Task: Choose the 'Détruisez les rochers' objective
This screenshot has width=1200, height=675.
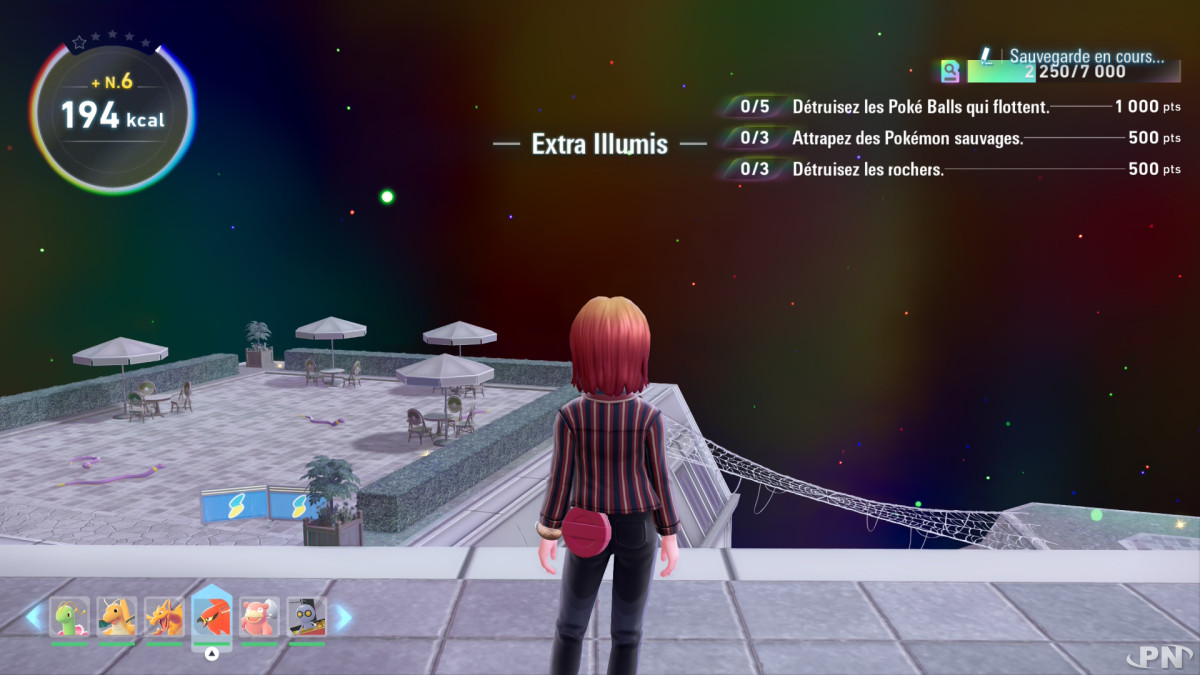Action: (x=867, y=169)
